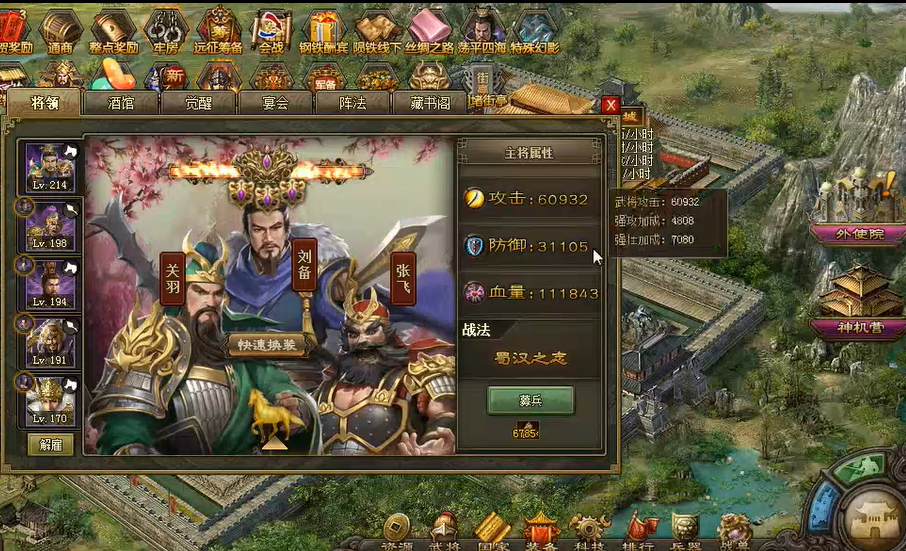Activate the 快速换装 quick equip button
This screenshot has width=906, height=551.
click(x=266, y=345)
